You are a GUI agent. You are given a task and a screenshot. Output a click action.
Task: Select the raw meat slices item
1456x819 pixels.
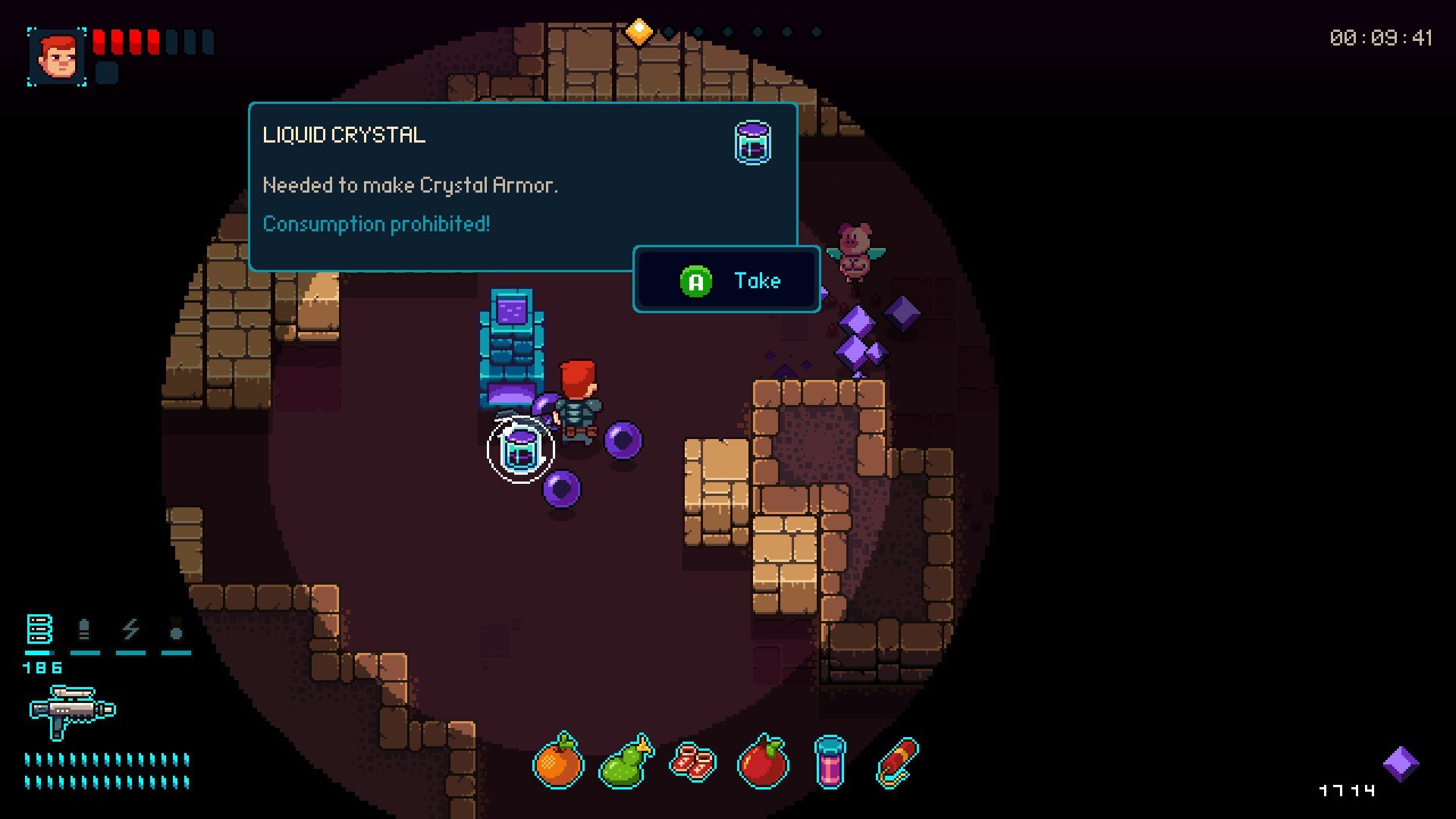(693, 762)
